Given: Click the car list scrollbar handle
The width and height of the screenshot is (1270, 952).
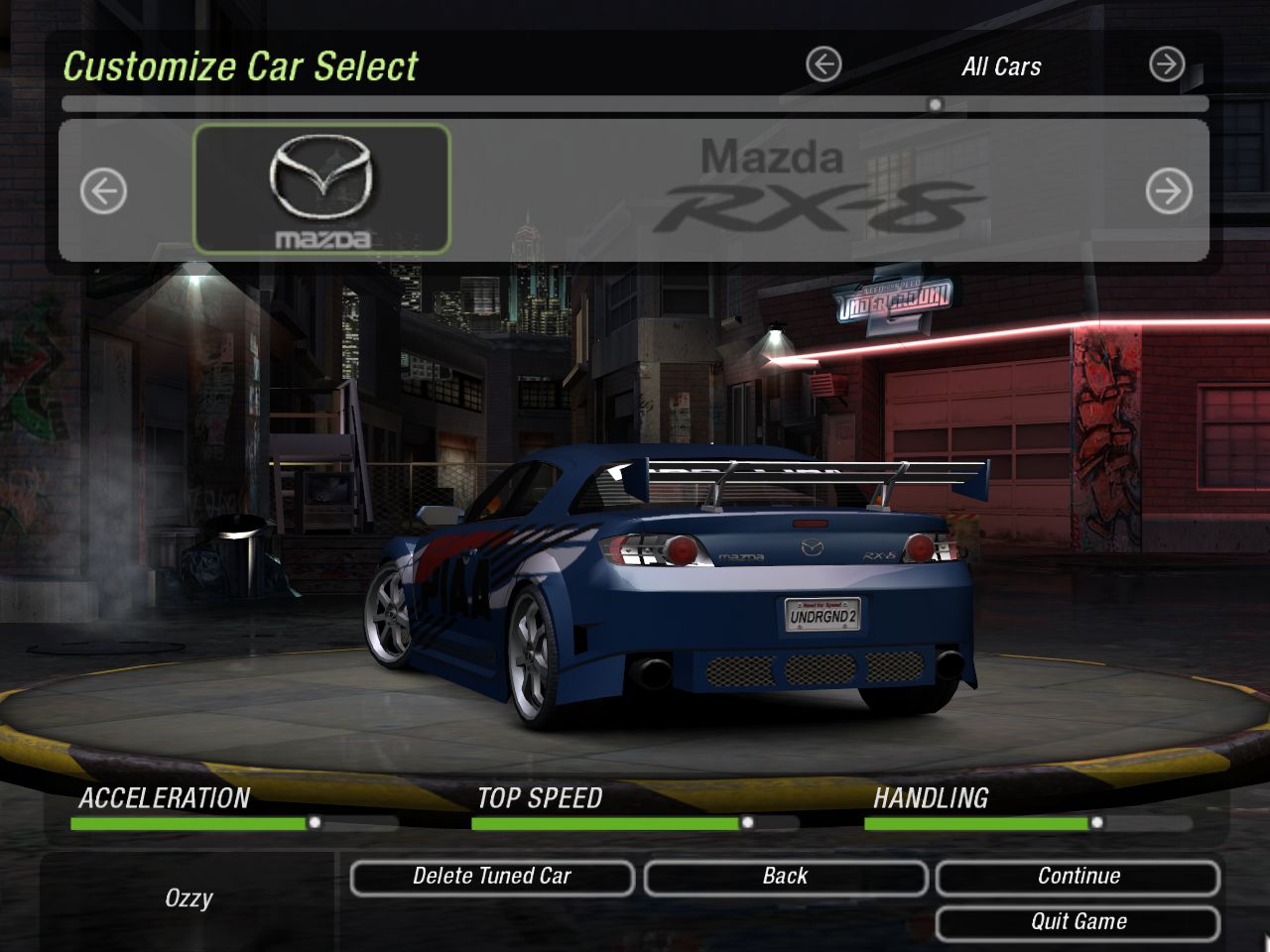Looking at the screenshot, I should coord(935,104).
